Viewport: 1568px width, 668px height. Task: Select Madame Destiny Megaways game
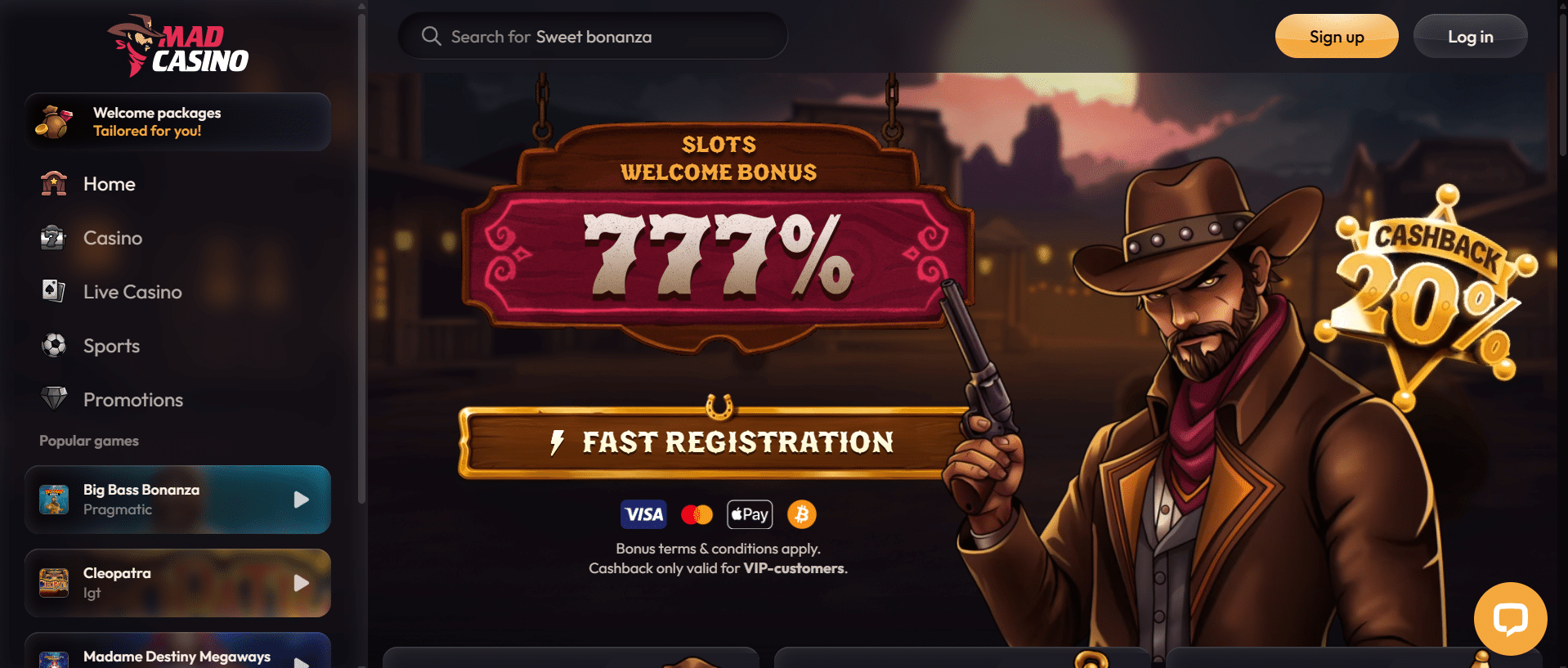tap(177, 655)
